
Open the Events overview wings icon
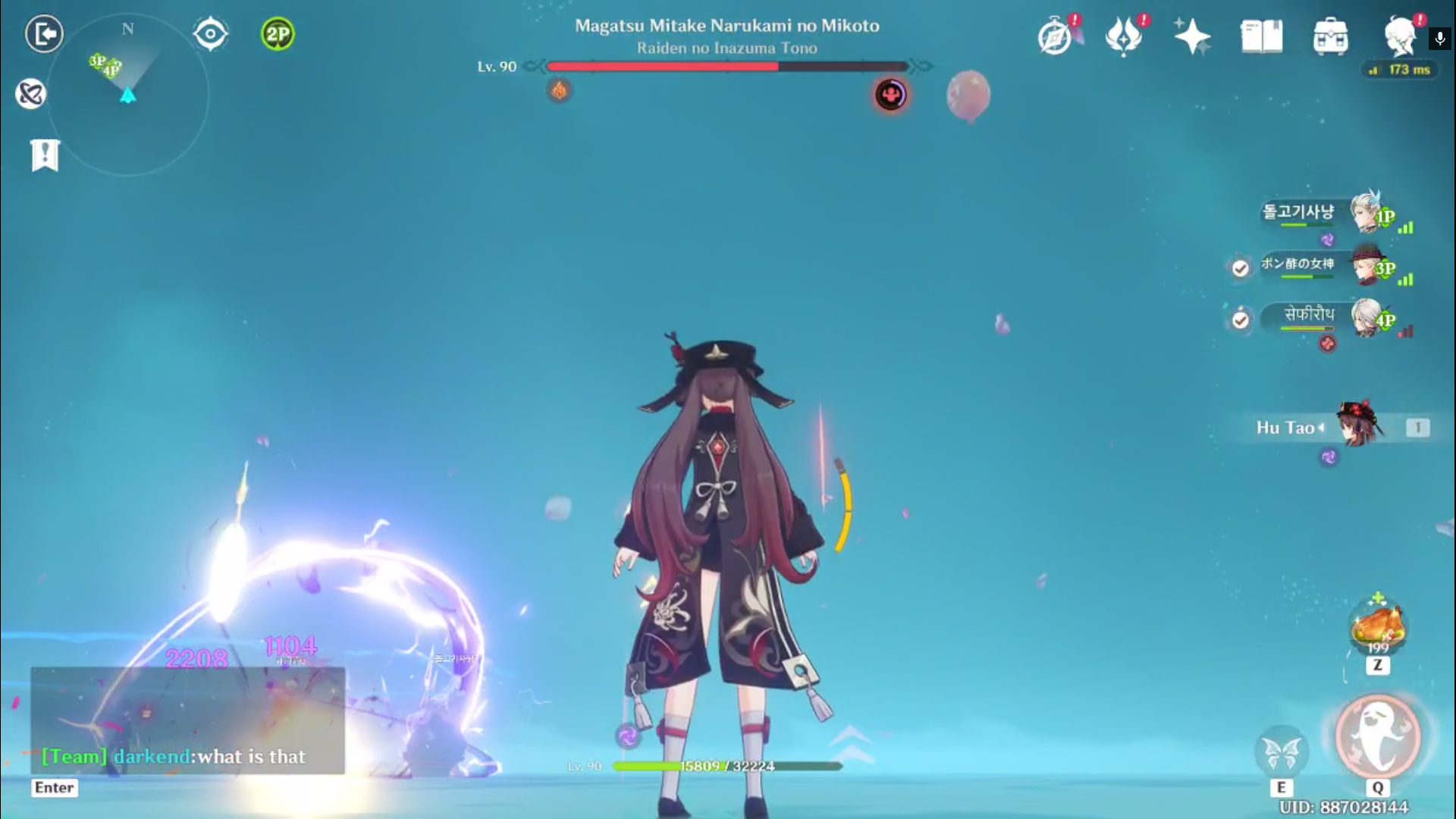click(1124, 34)
